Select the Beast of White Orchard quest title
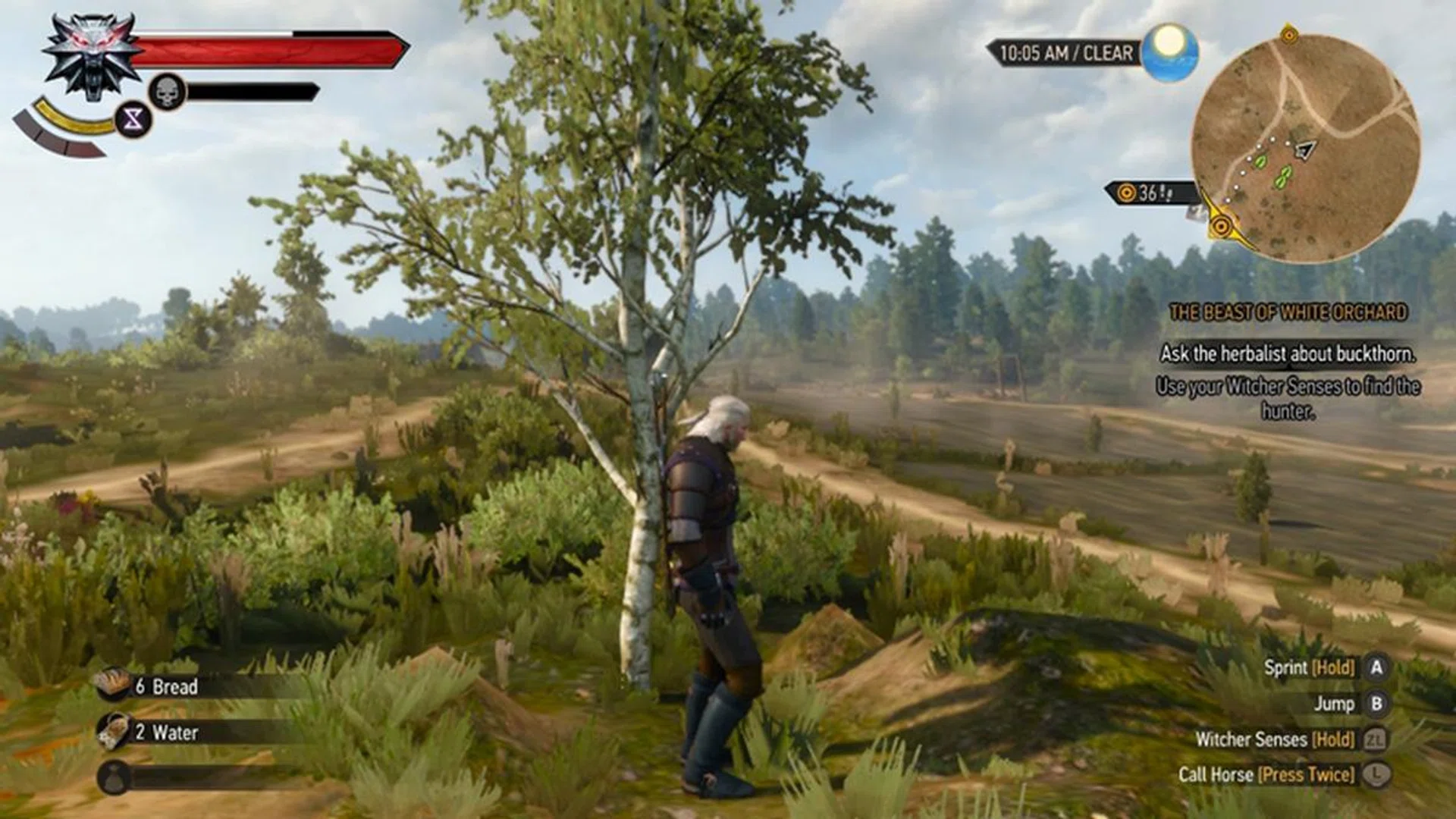 click(1288, 312)
